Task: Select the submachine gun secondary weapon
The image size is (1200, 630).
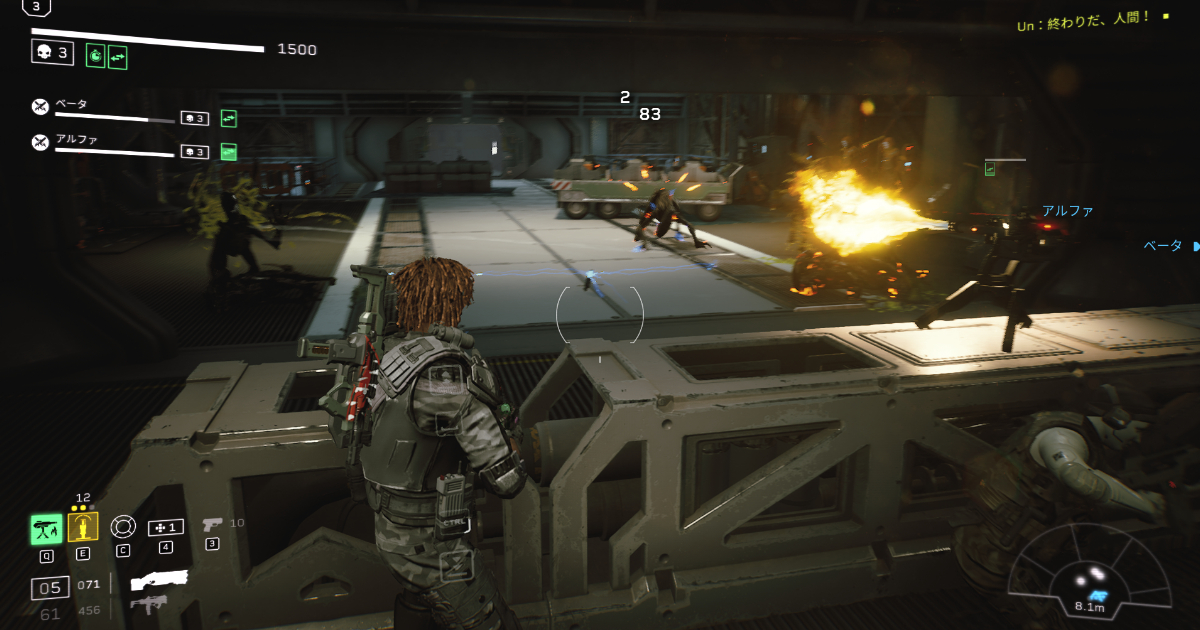Action: [148, 604]
